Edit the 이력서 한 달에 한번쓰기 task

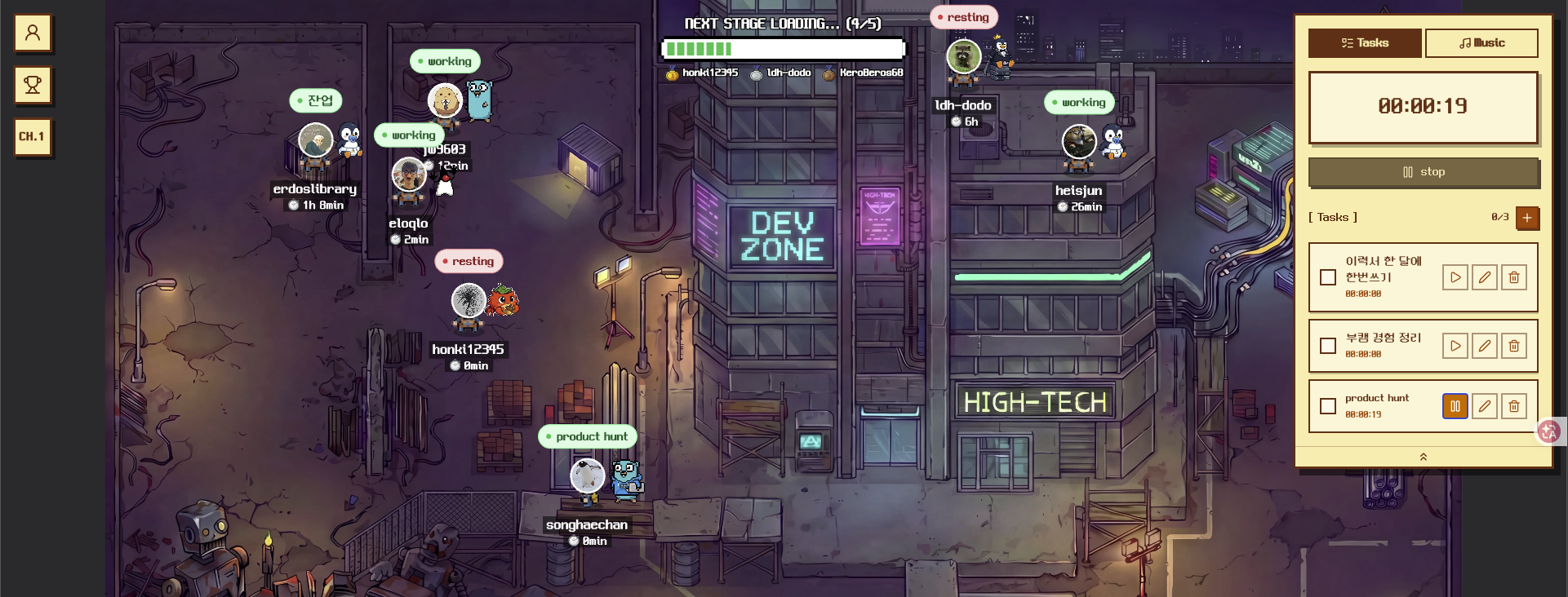1485,277
